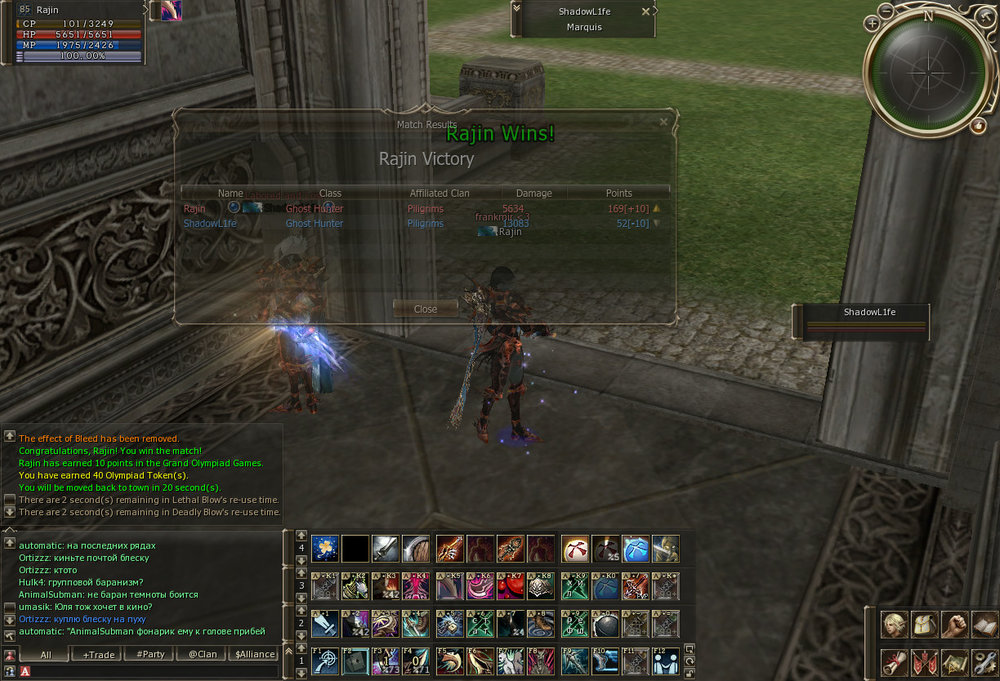Close the Match Results window
This screenshot has width=1000, height=681.
425,309
